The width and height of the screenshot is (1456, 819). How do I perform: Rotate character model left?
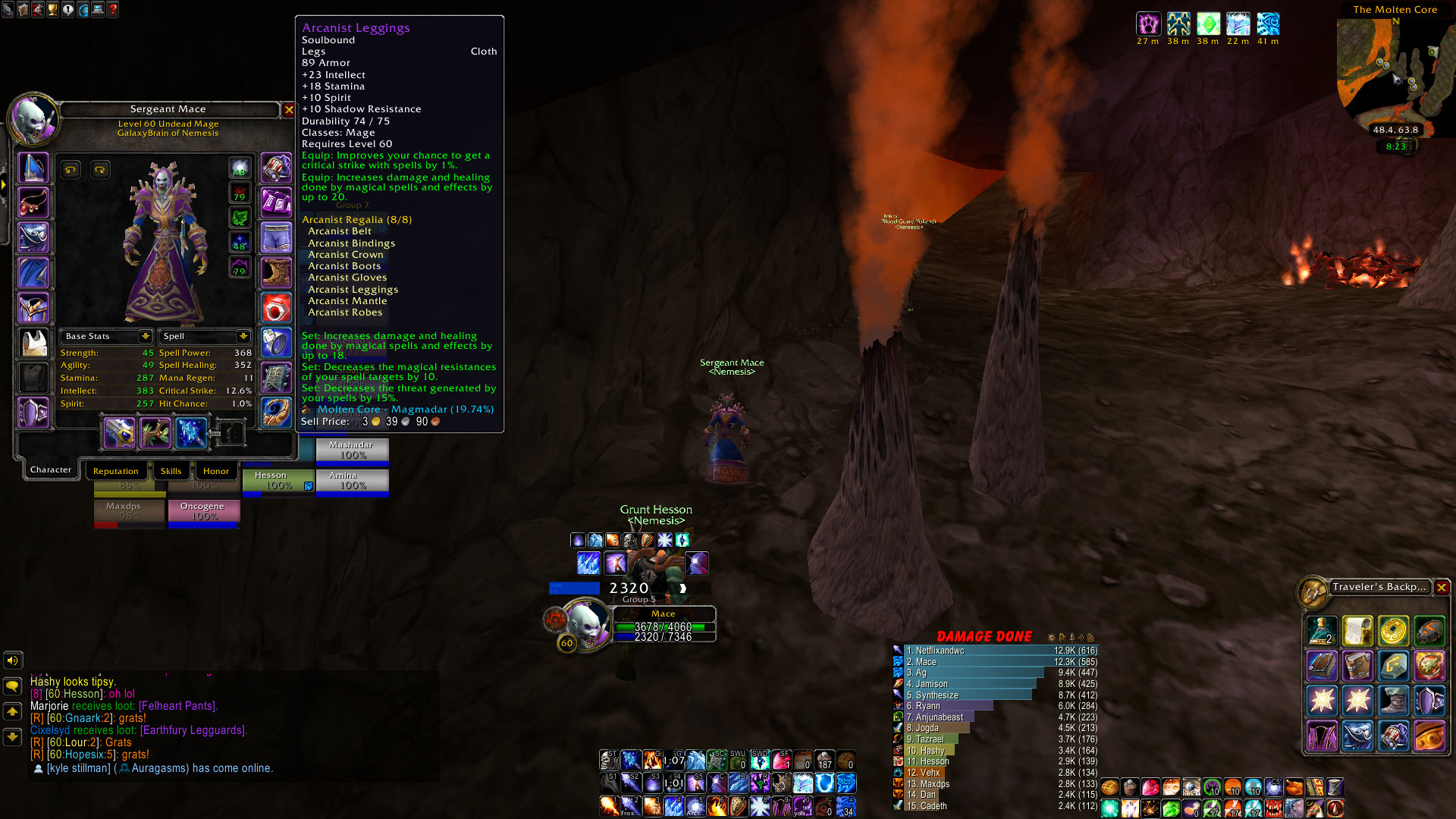coord(71,170)
